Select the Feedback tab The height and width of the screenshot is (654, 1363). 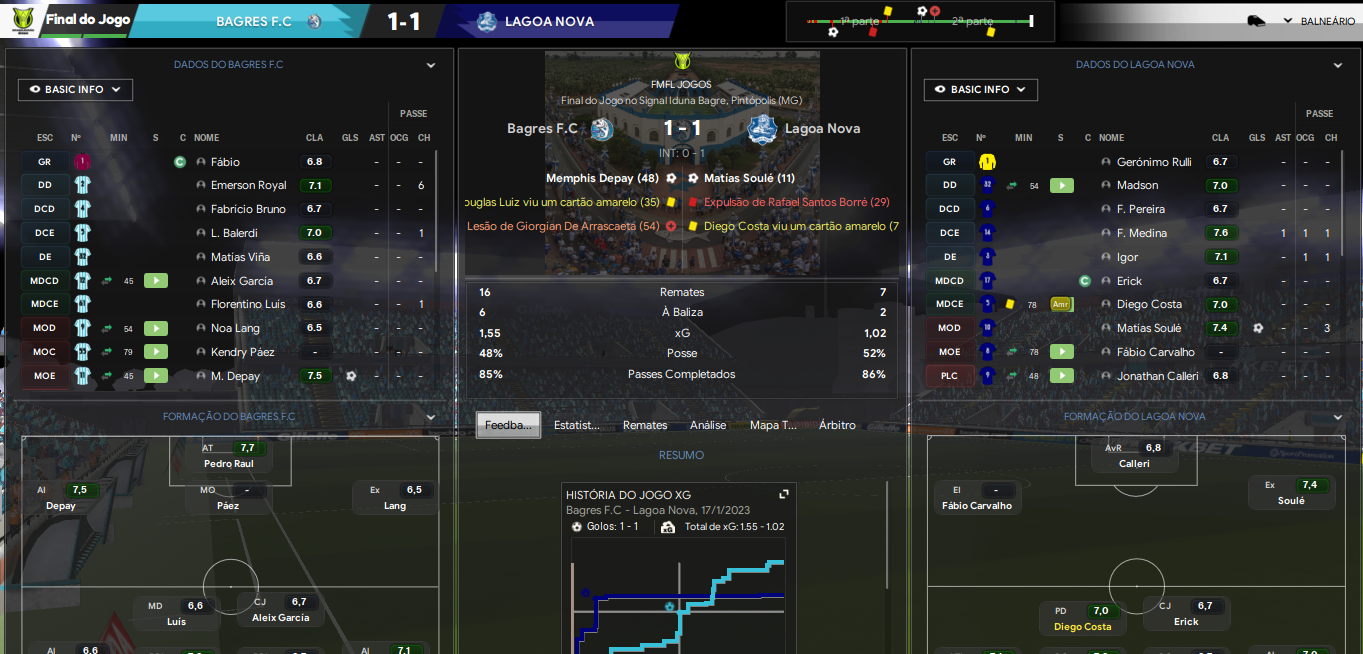pos(508,425)
